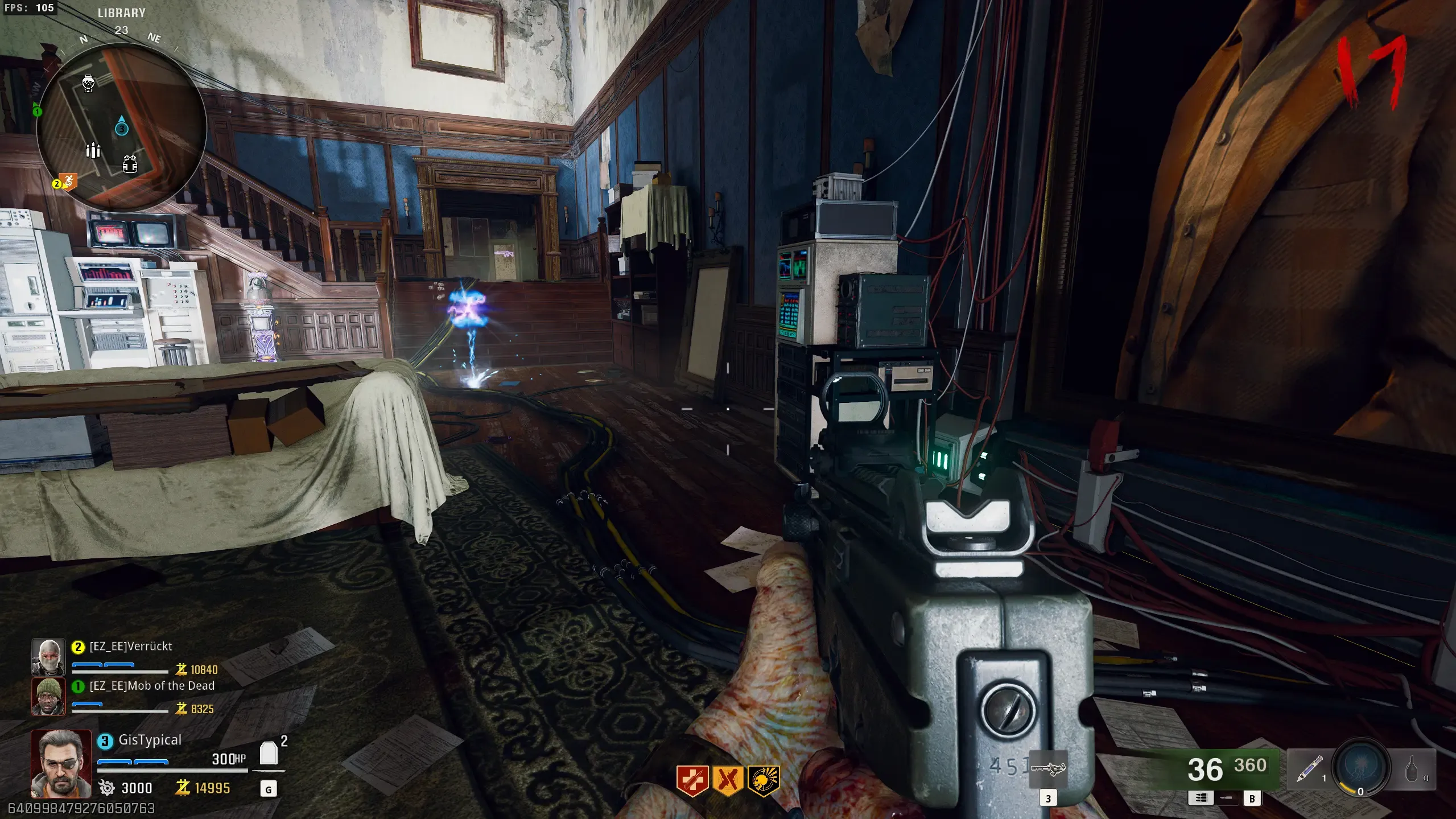The image size is (1456, 819).
Task: Select the ammo crate bullets marker on minimap
Action: pyautogui.click(x=93, y=150)
